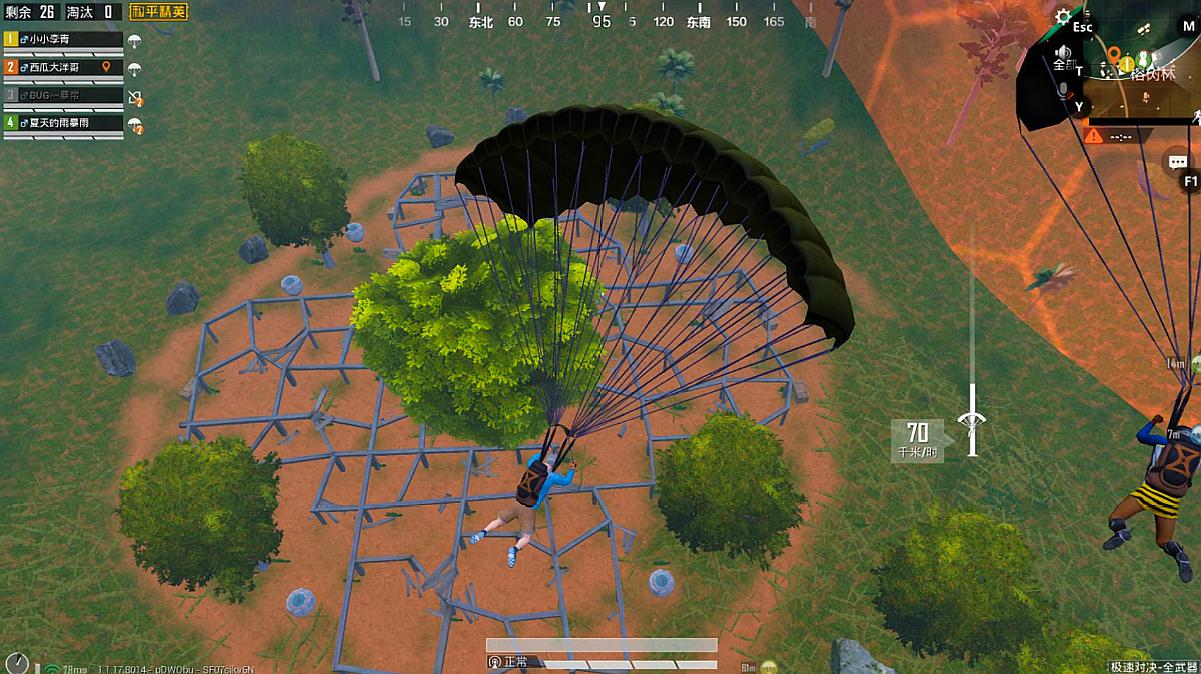Image resolution: width=1201 pixels, height=674 pixels.
Task: Click the 和平精英 logo badge
Action: point(159,12)
